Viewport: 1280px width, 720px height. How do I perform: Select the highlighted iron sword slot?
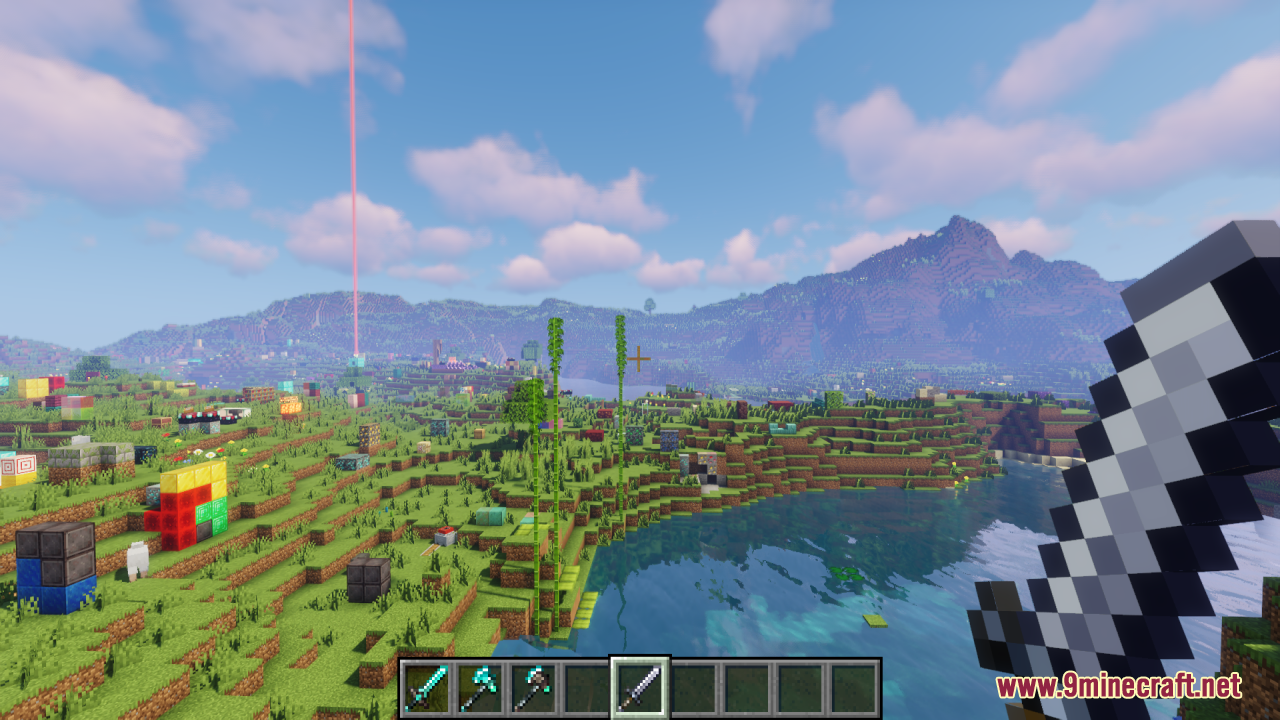[639, 687]
